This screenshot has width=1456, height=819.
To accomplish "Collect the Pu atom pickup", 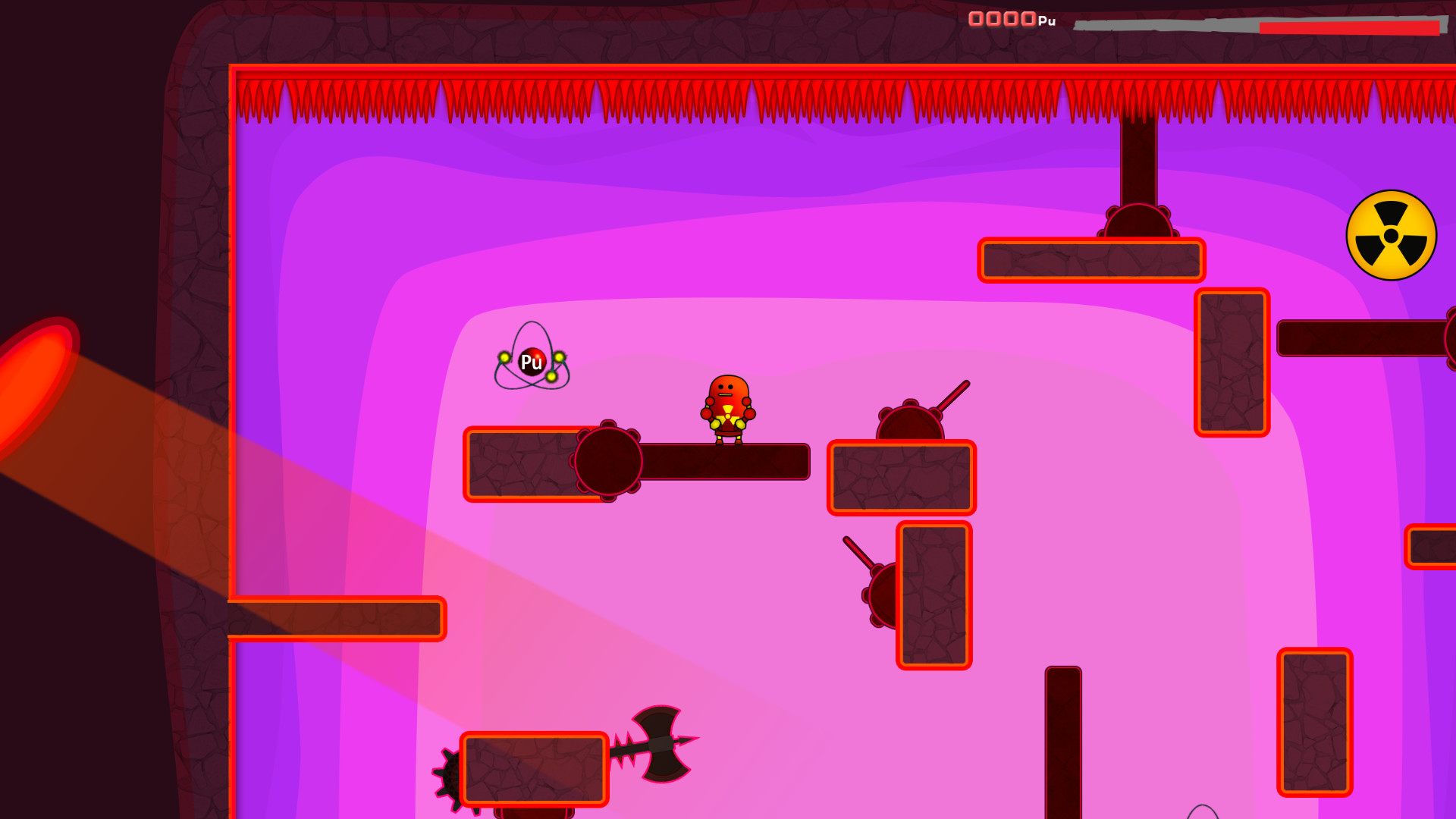I will pyautogui.click(x=531, y=362).
